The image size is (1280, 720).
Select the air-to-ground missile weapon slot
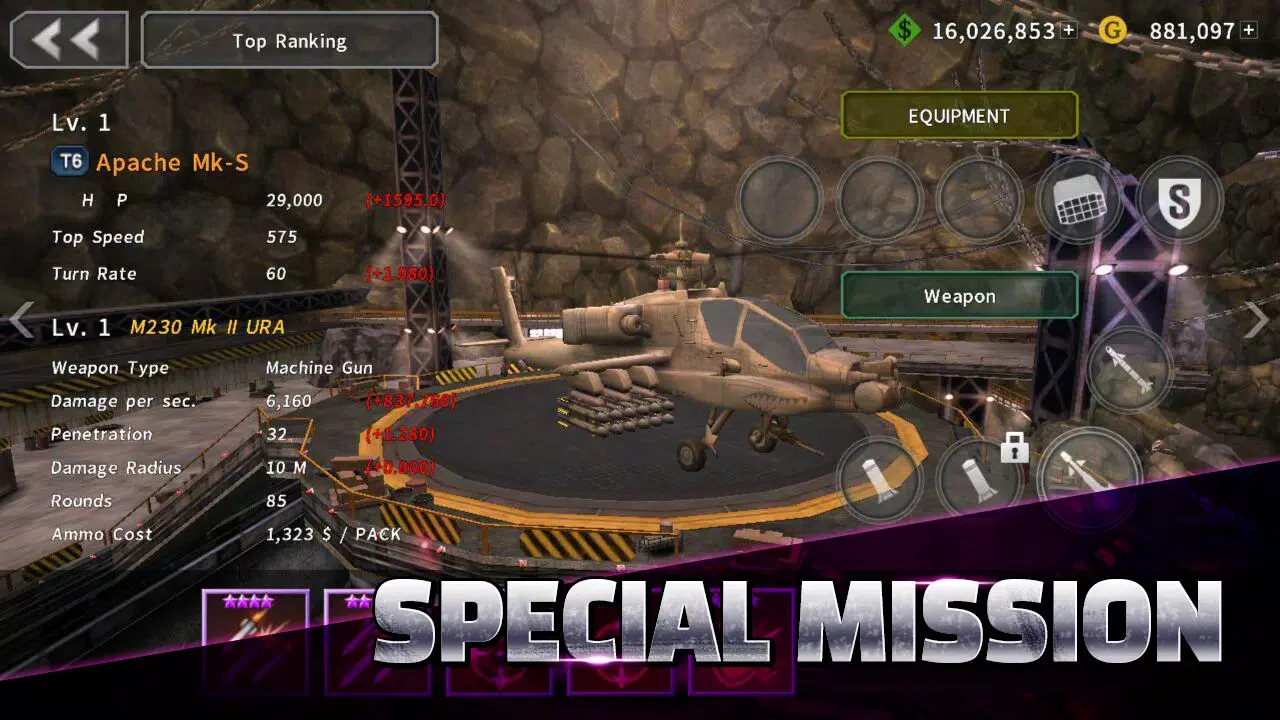(x=1130, y=370)
